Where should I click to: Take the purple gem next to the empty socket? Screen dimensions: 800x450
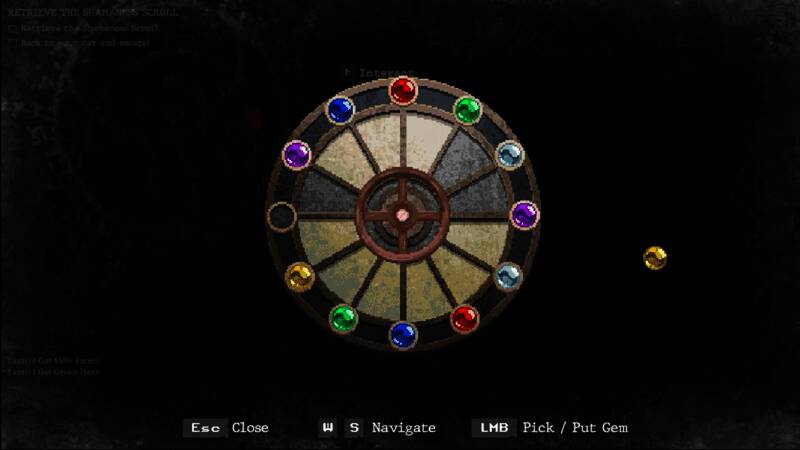(x=297, y=154)
